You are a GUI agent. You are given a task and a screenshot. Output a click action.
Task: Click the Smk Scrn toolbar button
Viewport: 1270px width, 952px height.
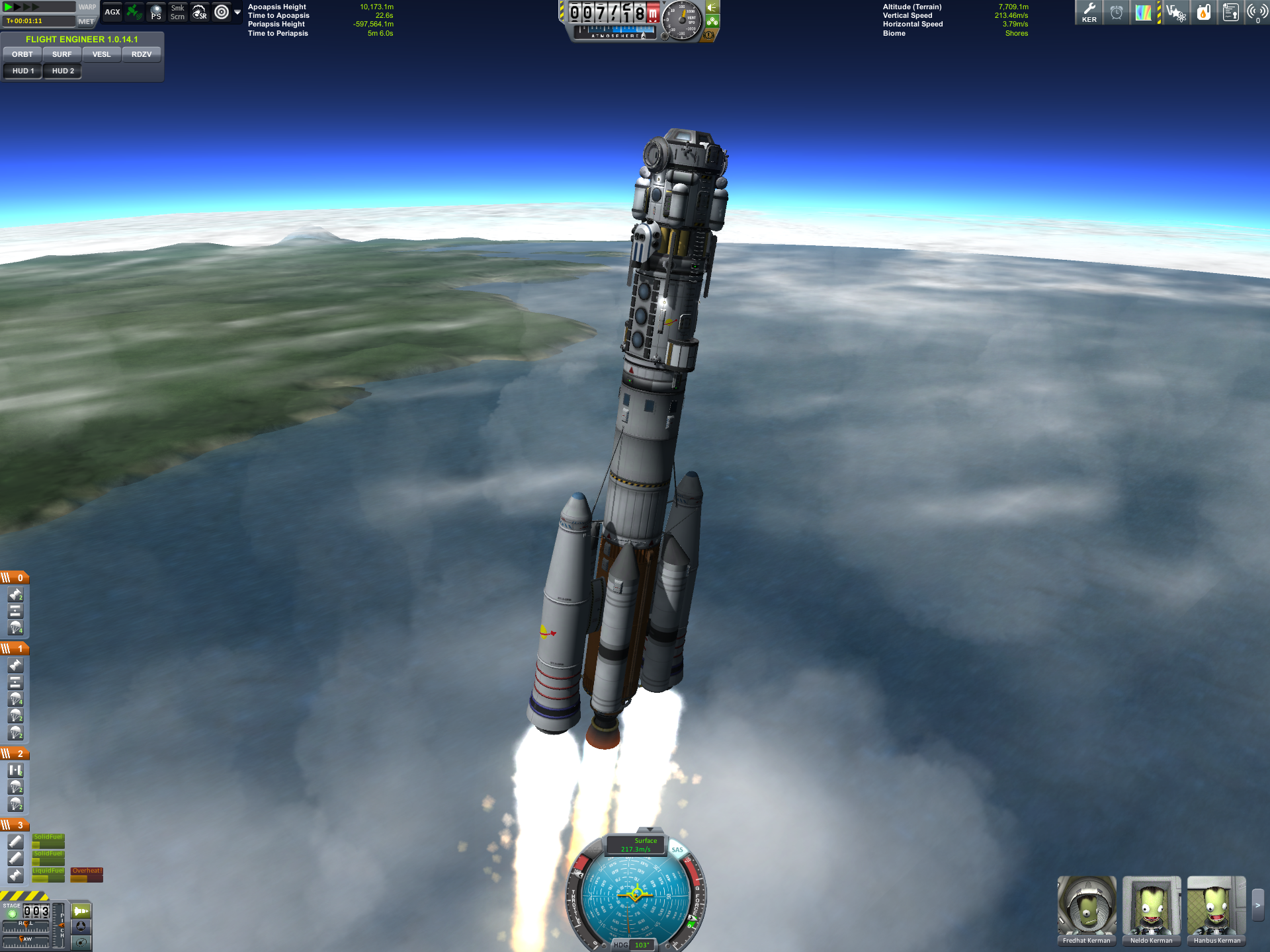[177, 12]
